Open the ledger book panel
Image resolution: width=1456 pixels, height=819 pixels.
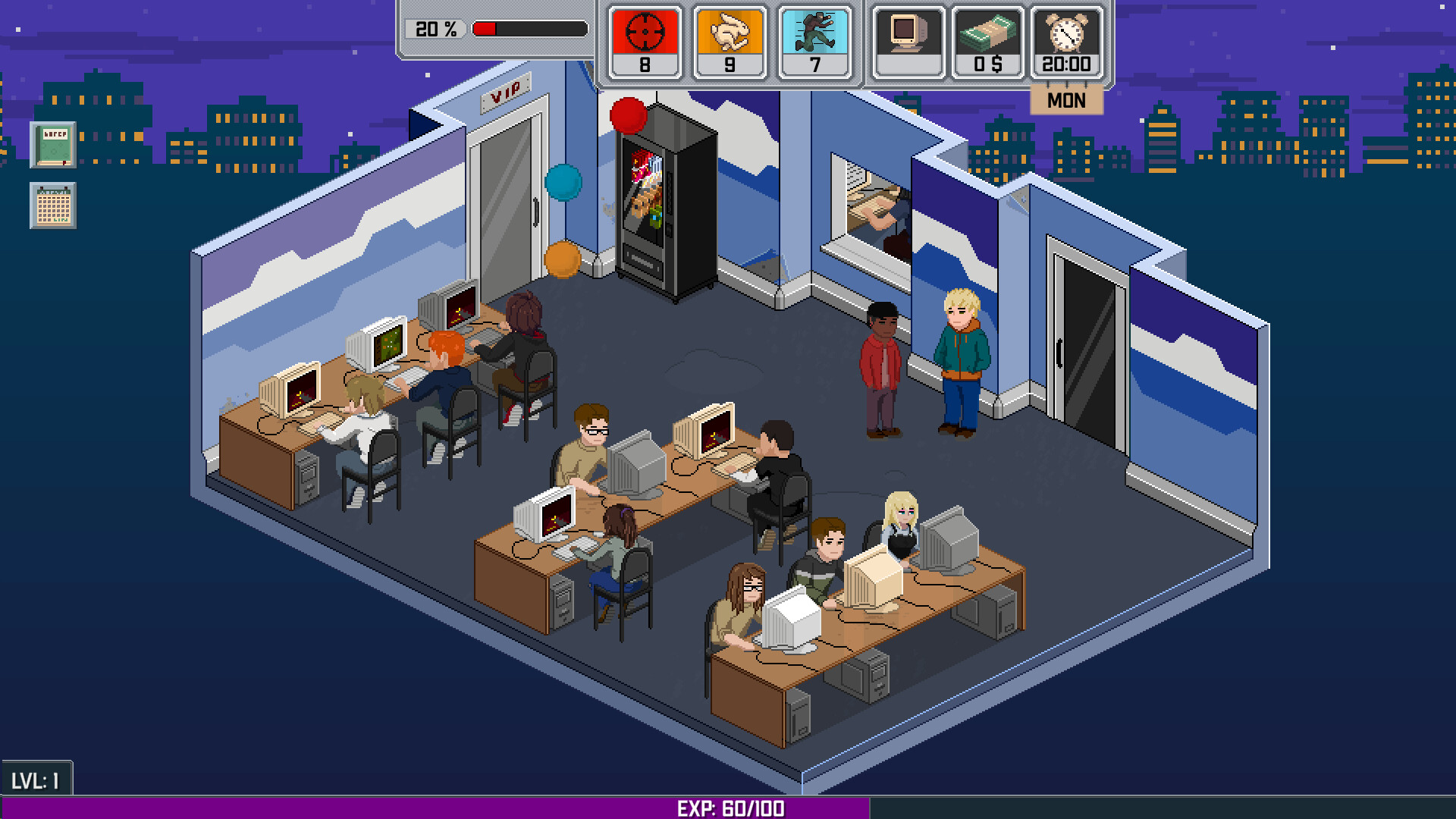[x=52, y=144]
